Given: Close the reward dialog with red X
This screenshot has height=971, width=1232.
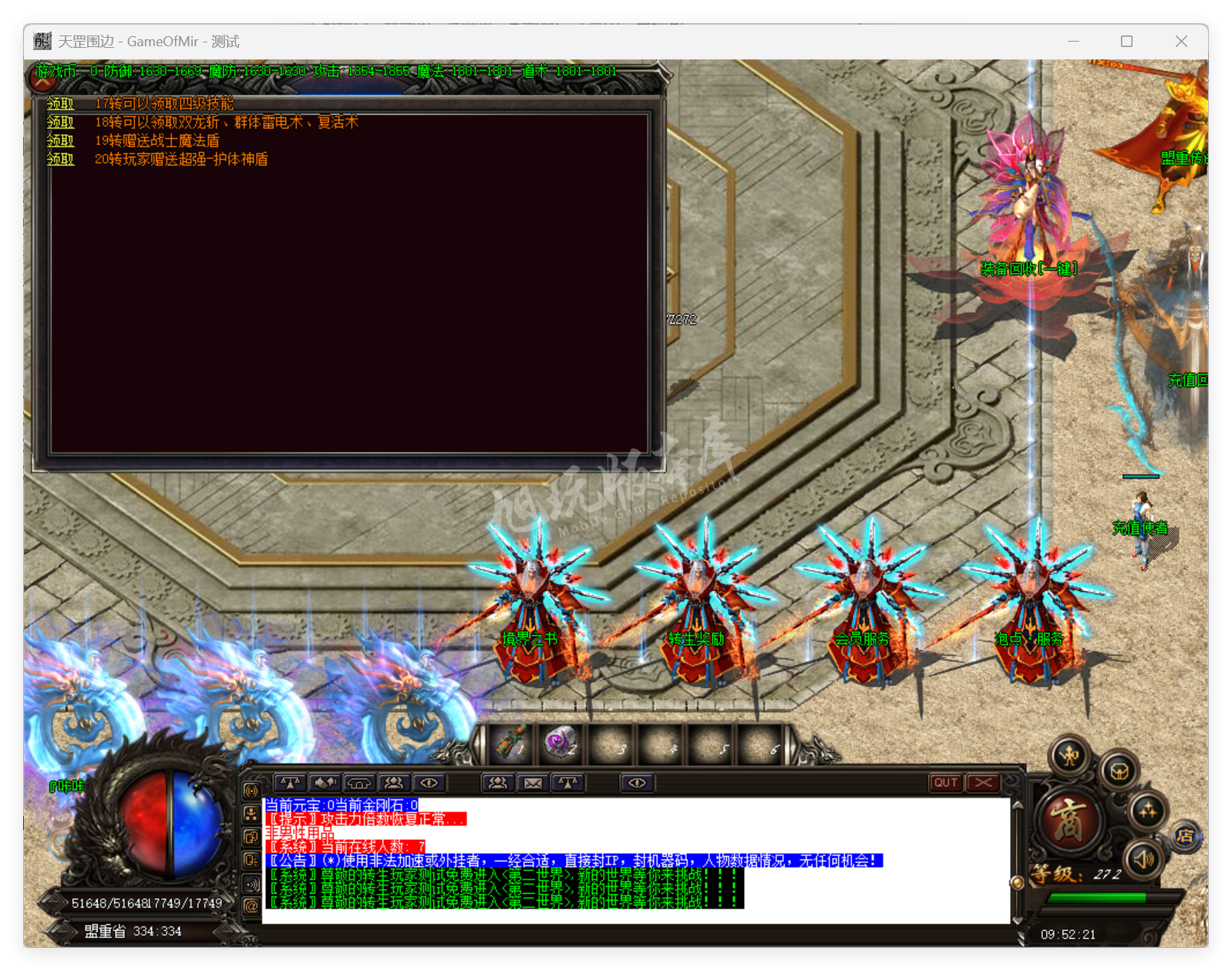Looking at the screenshot, I should click(x=42, y=78).
